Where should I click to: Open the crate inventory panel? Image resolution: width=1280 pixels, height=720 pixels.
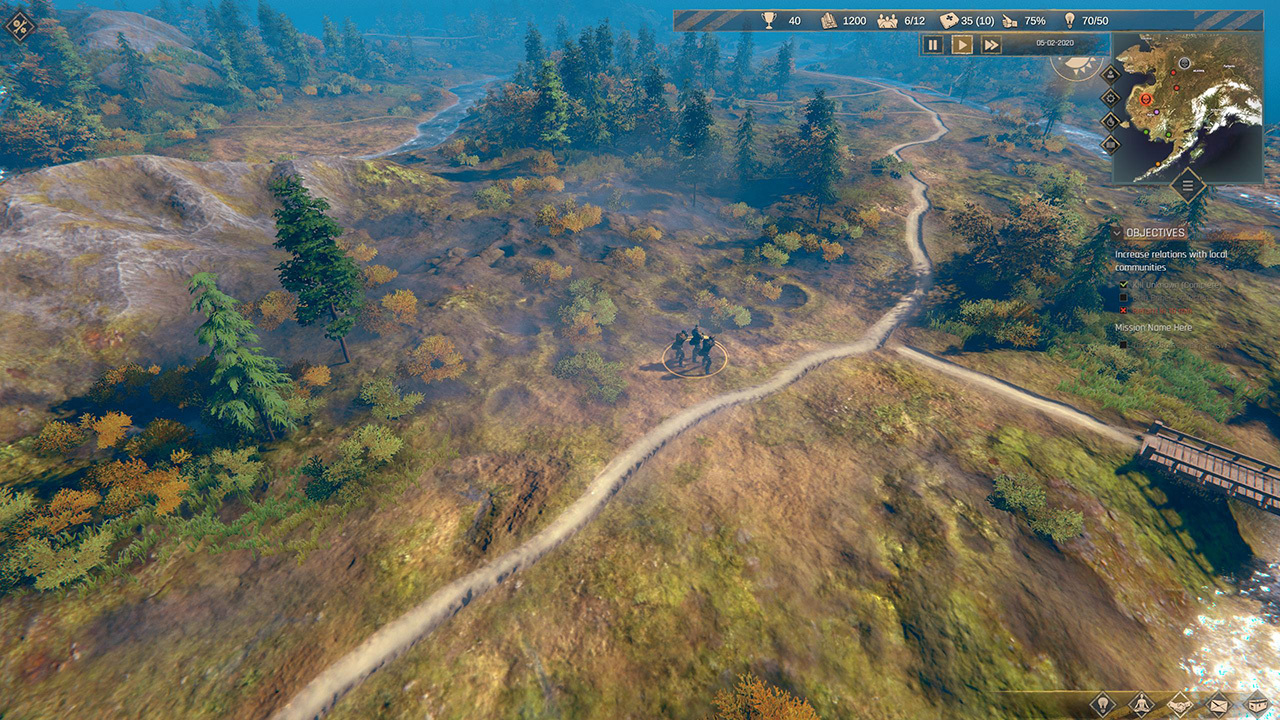tap(1255, 704)
